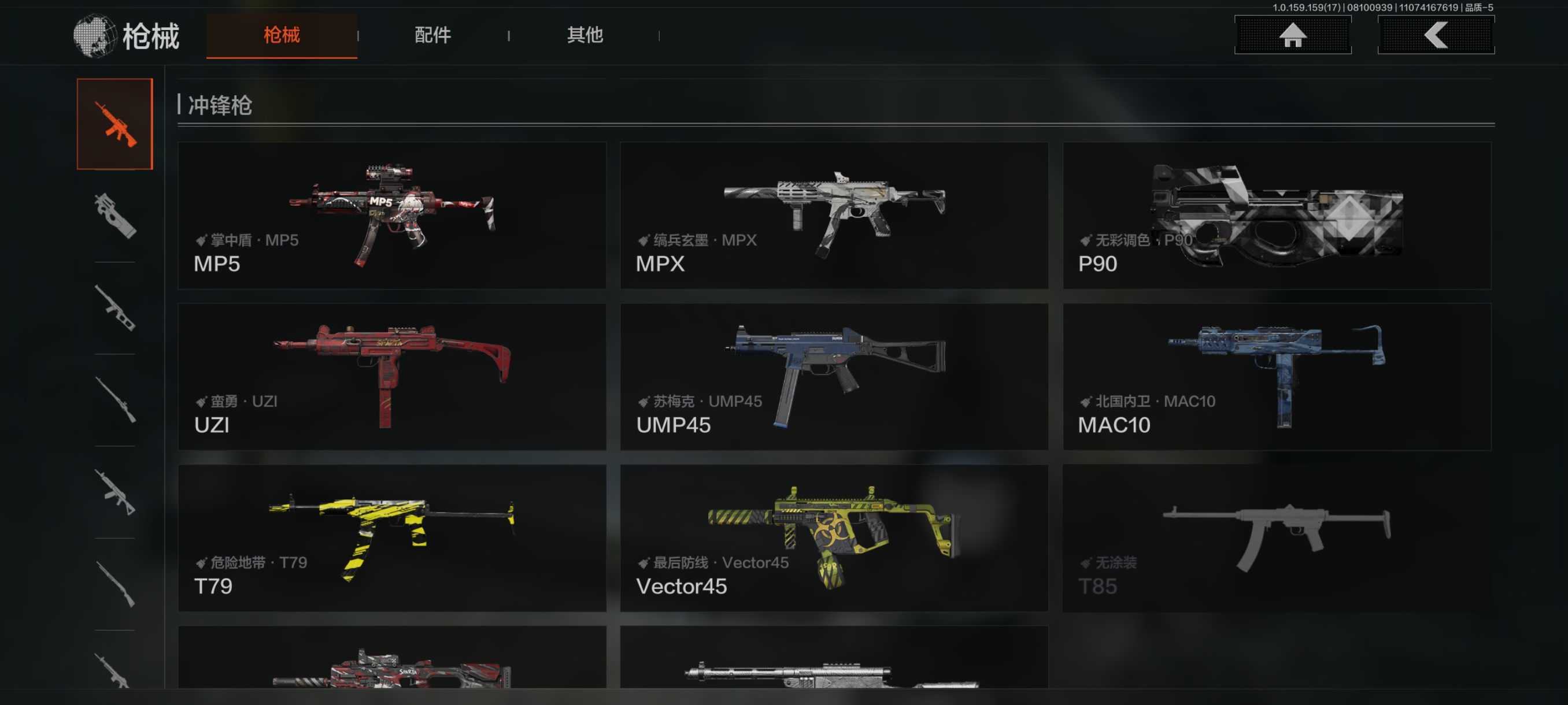Select the Vector45 weapon card
Screen dimensions: 1568x705
(x=834, y=538)
